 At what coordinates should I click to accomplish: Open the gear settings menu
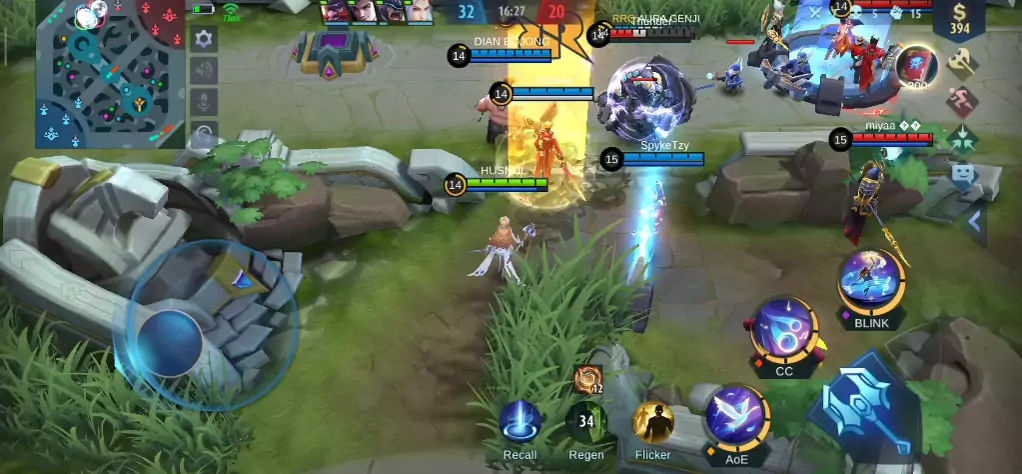point(204,39)
